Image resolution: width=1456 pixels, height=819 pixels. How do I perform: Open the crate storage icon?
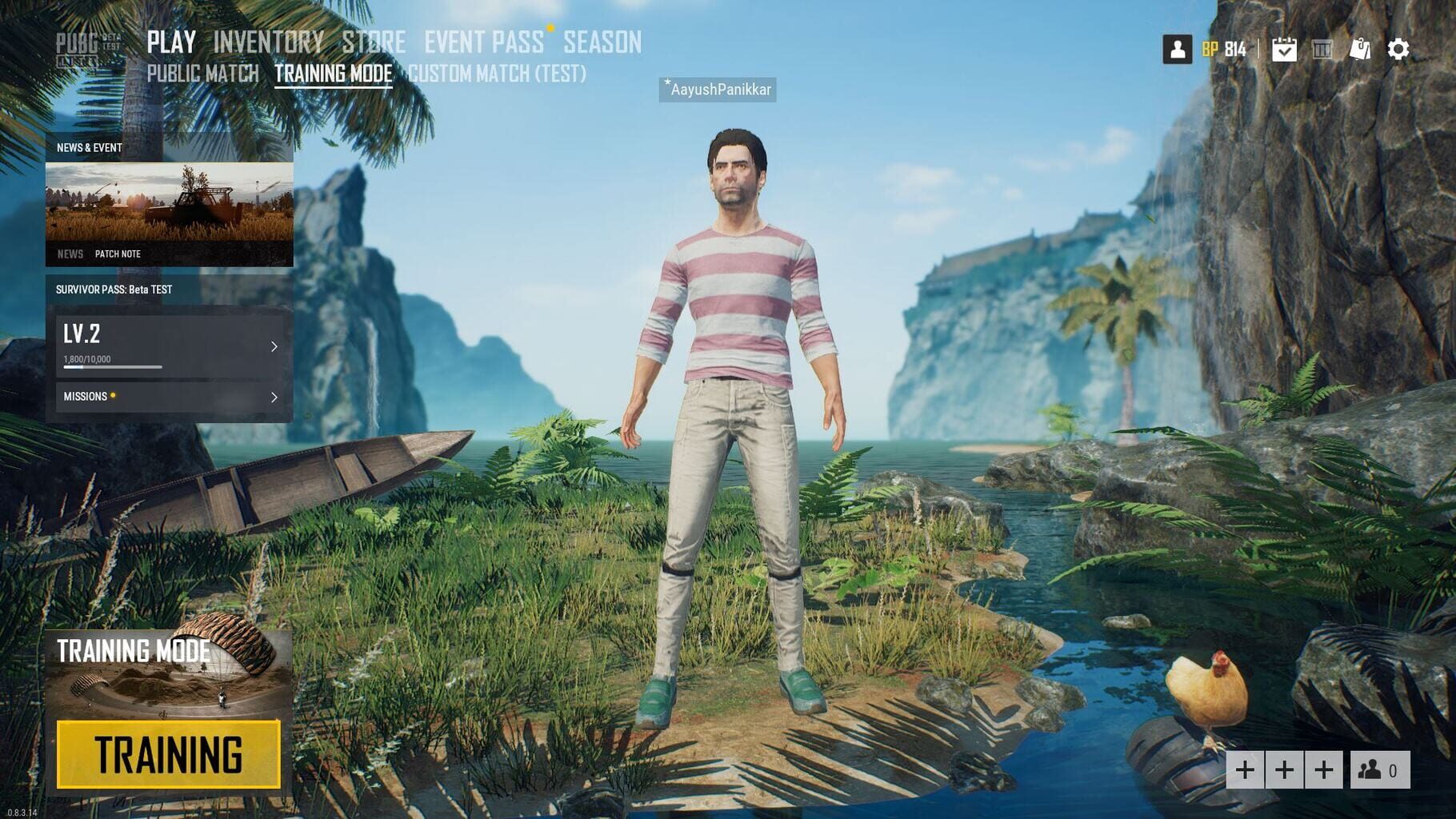coord(1321,49)
